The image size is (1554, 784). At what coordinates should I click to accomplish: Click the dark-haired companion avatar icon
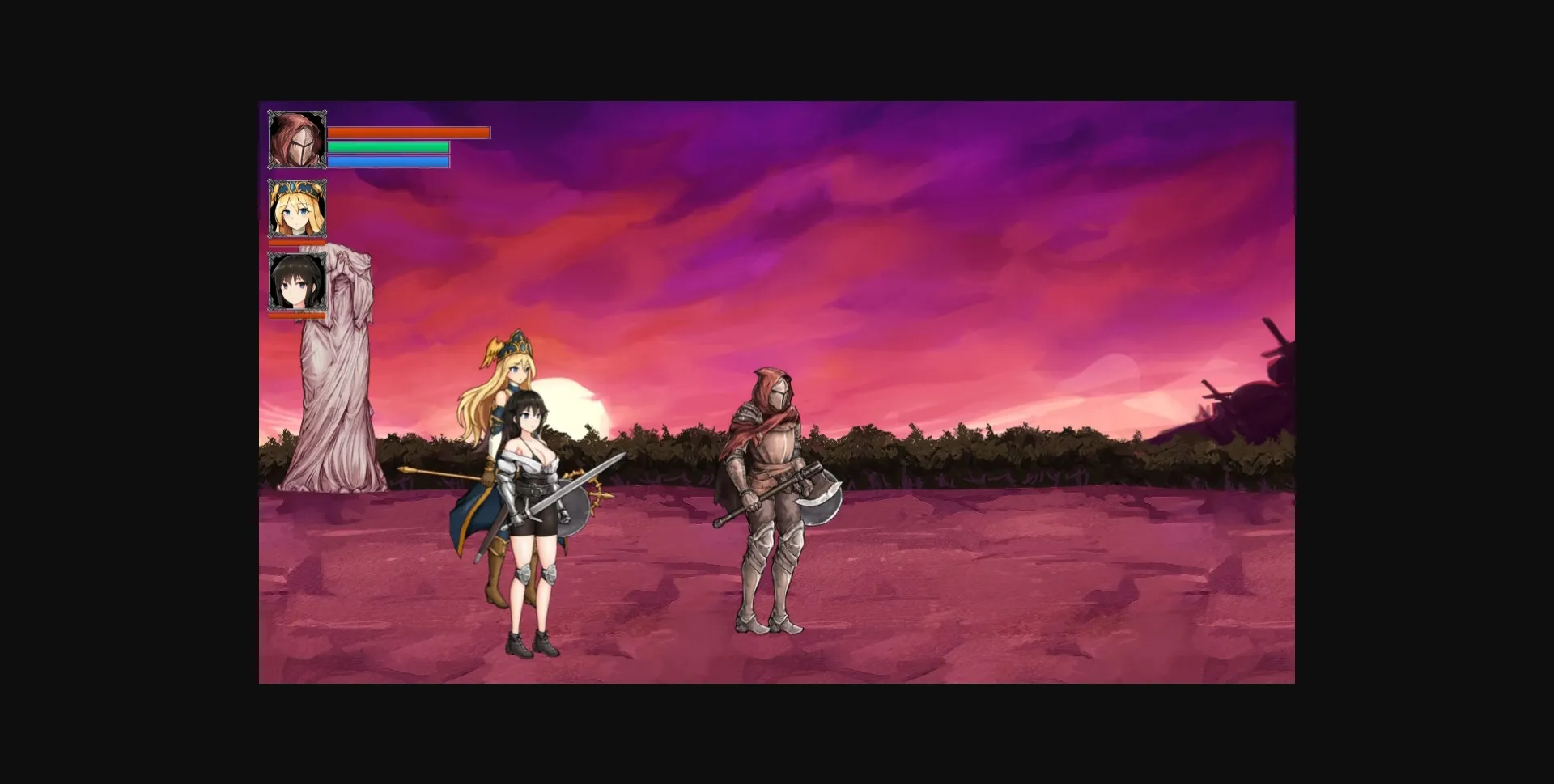pos(298,282)
